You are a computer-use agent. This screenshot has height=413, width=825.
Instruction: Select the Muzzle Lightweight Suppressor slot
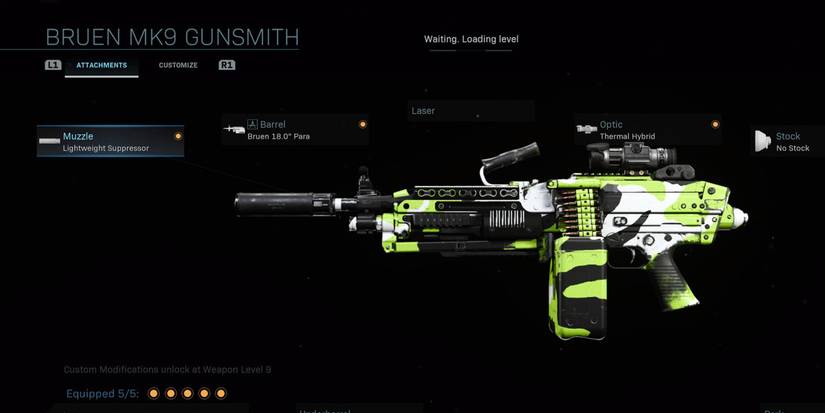pyautogui.click(x=110, y=141)
